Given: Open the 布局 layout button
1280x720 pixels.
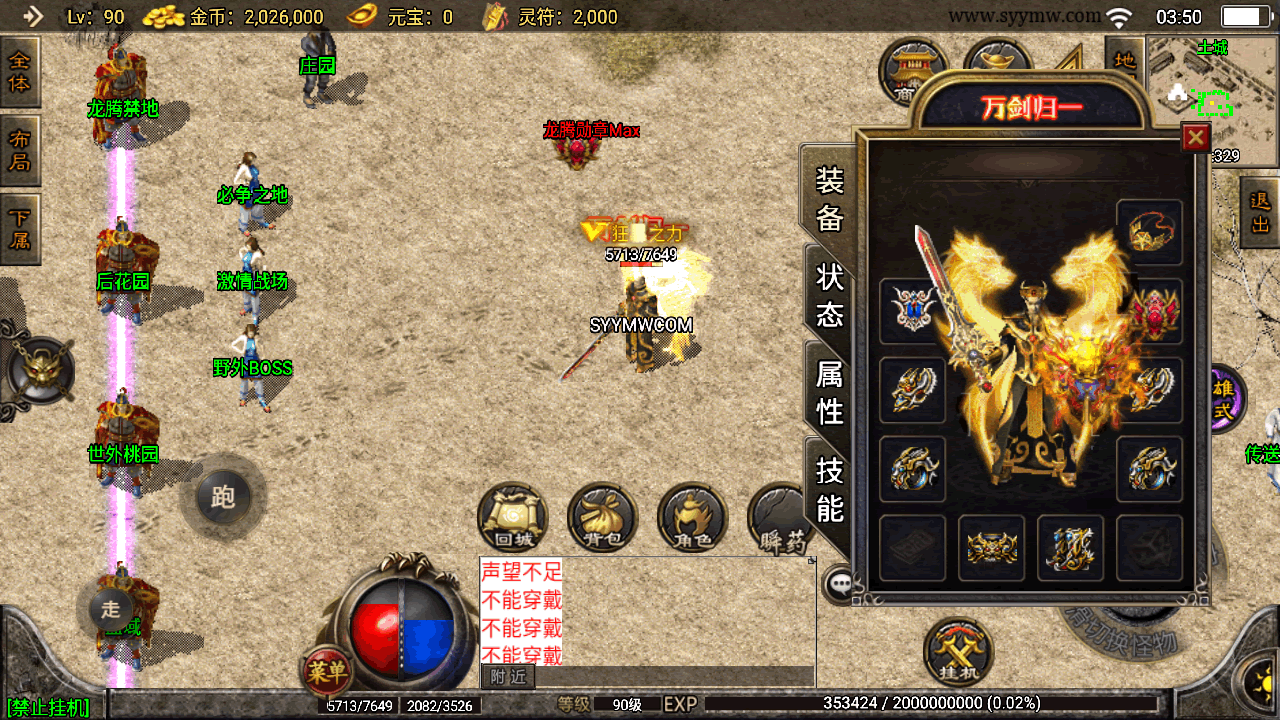Looking at the screenshot, I should click(19, 150).
